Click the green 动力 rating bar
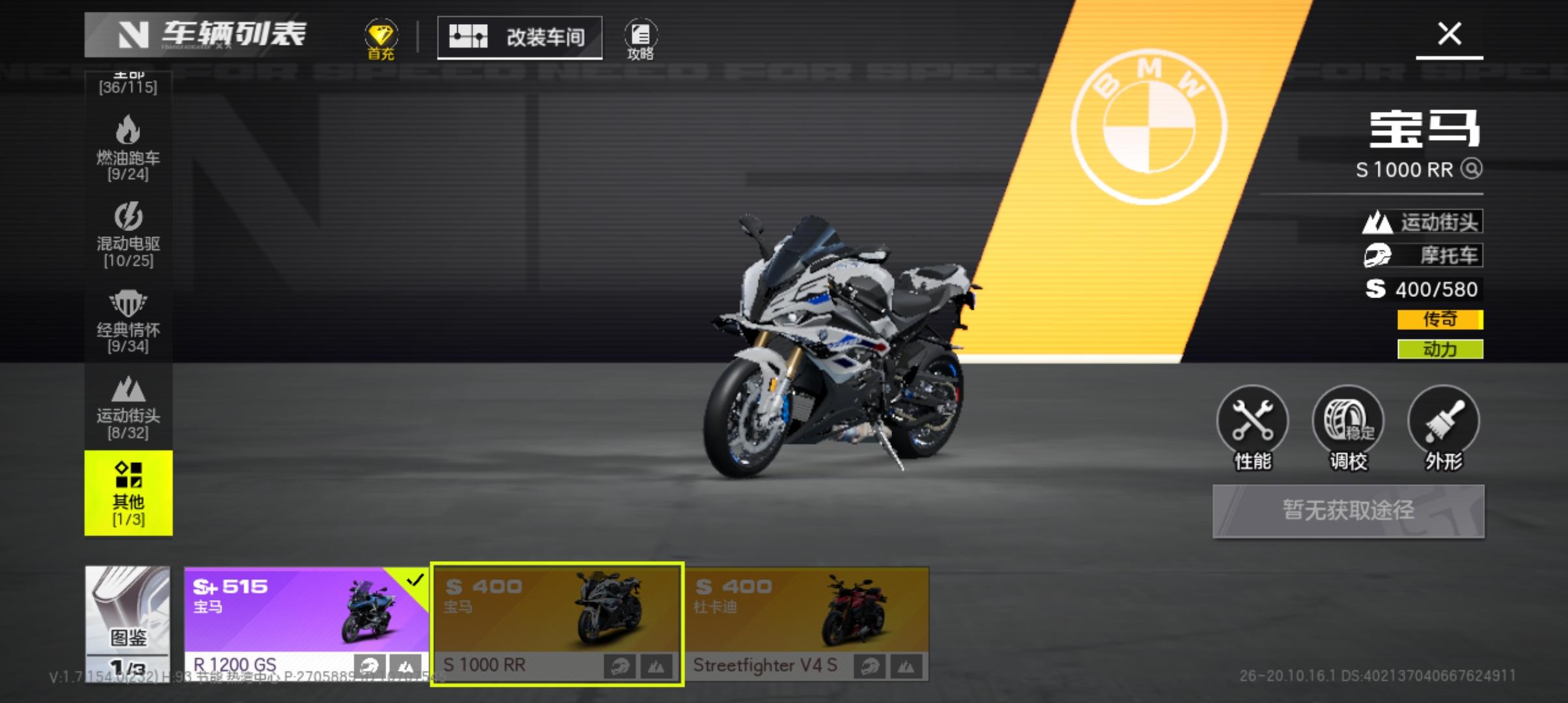This screenshot has height=703, width=1568. coord(1439,348)
